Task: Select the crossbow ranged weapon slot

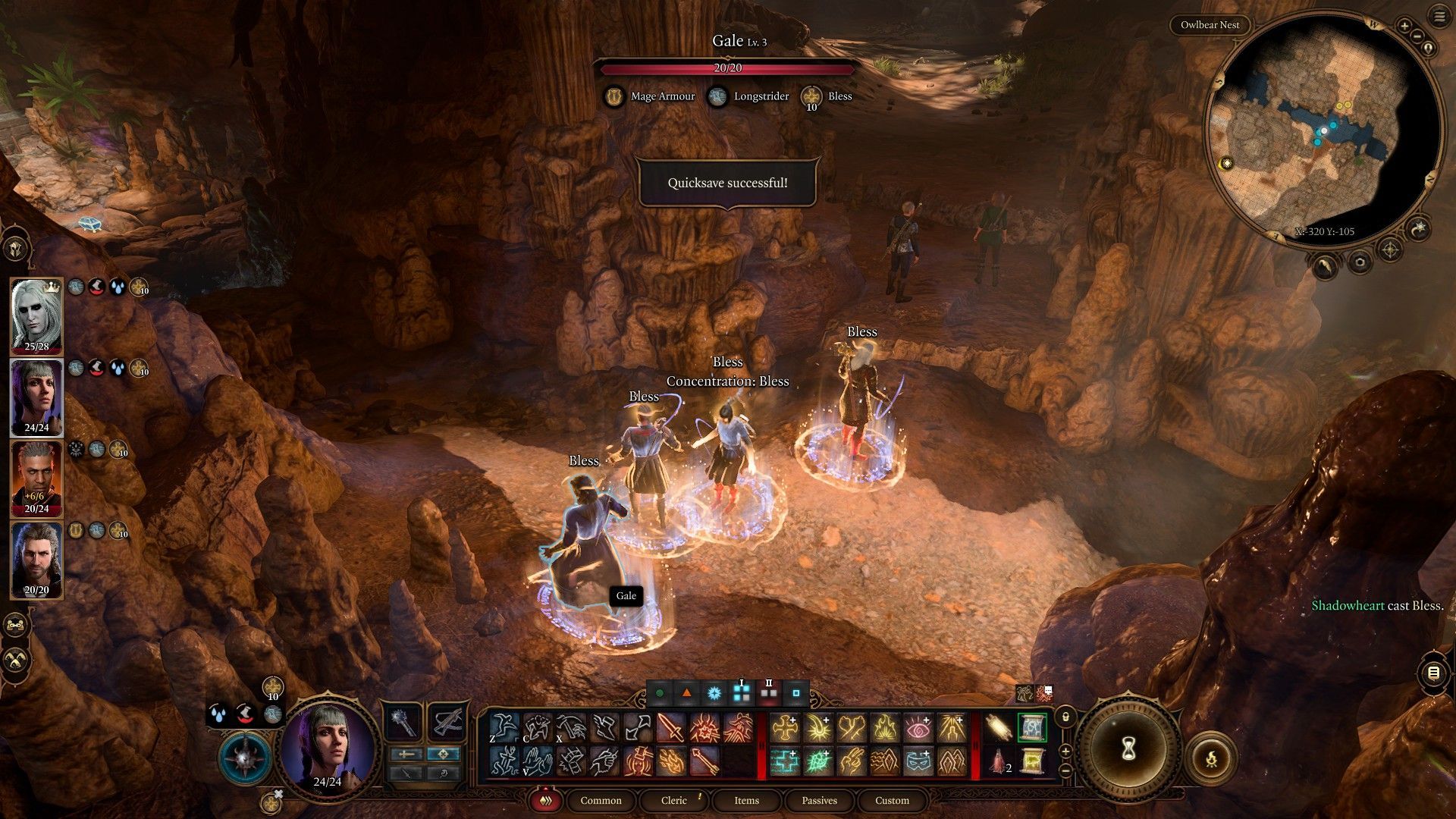Action: (447, 720)
